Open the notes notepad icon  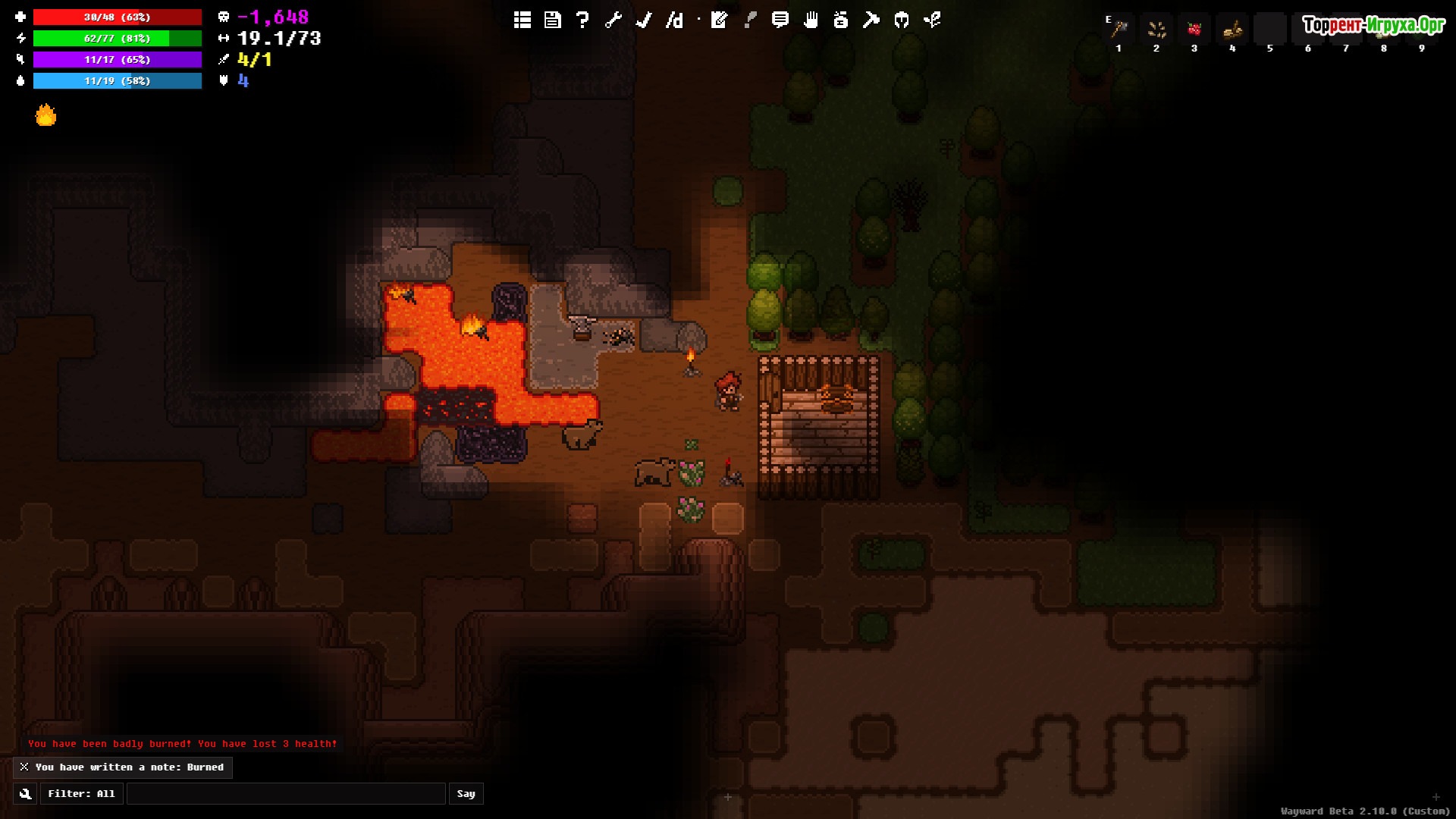coord(719,20)
